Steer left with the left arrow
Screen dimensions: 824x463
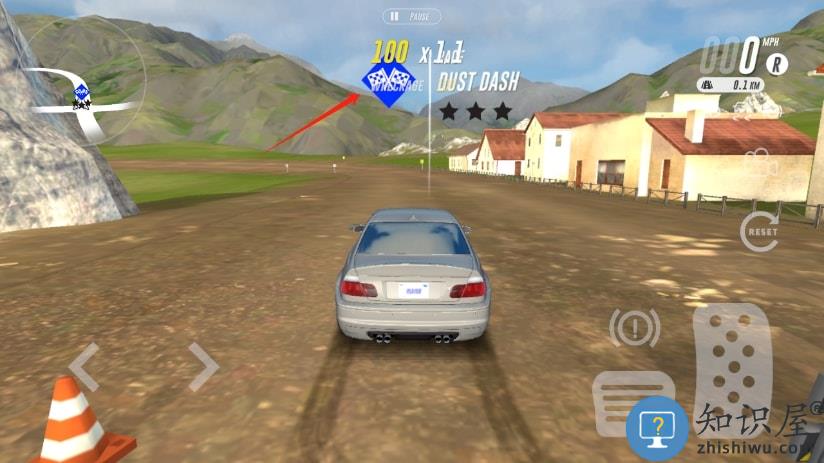pos(83,367)
